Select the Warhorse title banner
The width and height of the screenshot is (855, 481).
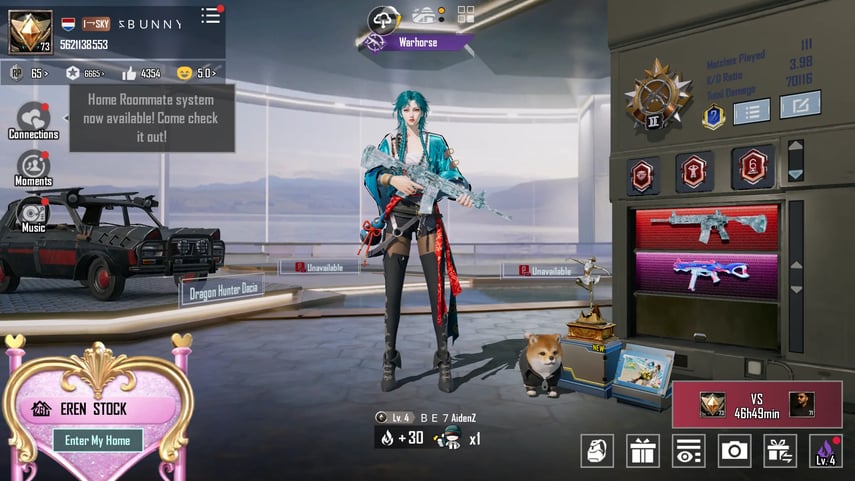pyautogui.click(x=417, y=42)
